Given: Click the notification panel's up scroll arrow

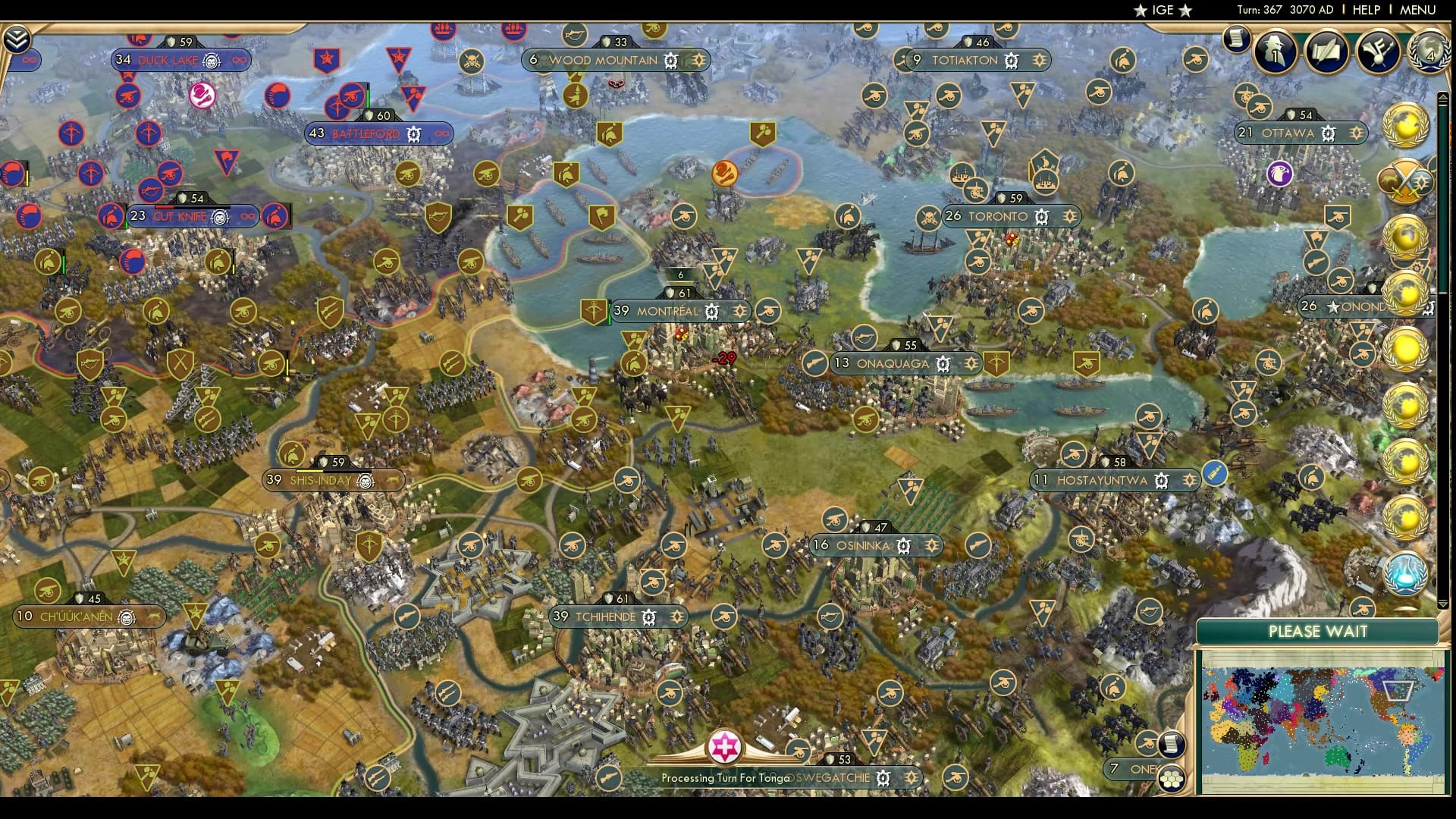Looking at the screenshot, I should tap(1444, 96).
